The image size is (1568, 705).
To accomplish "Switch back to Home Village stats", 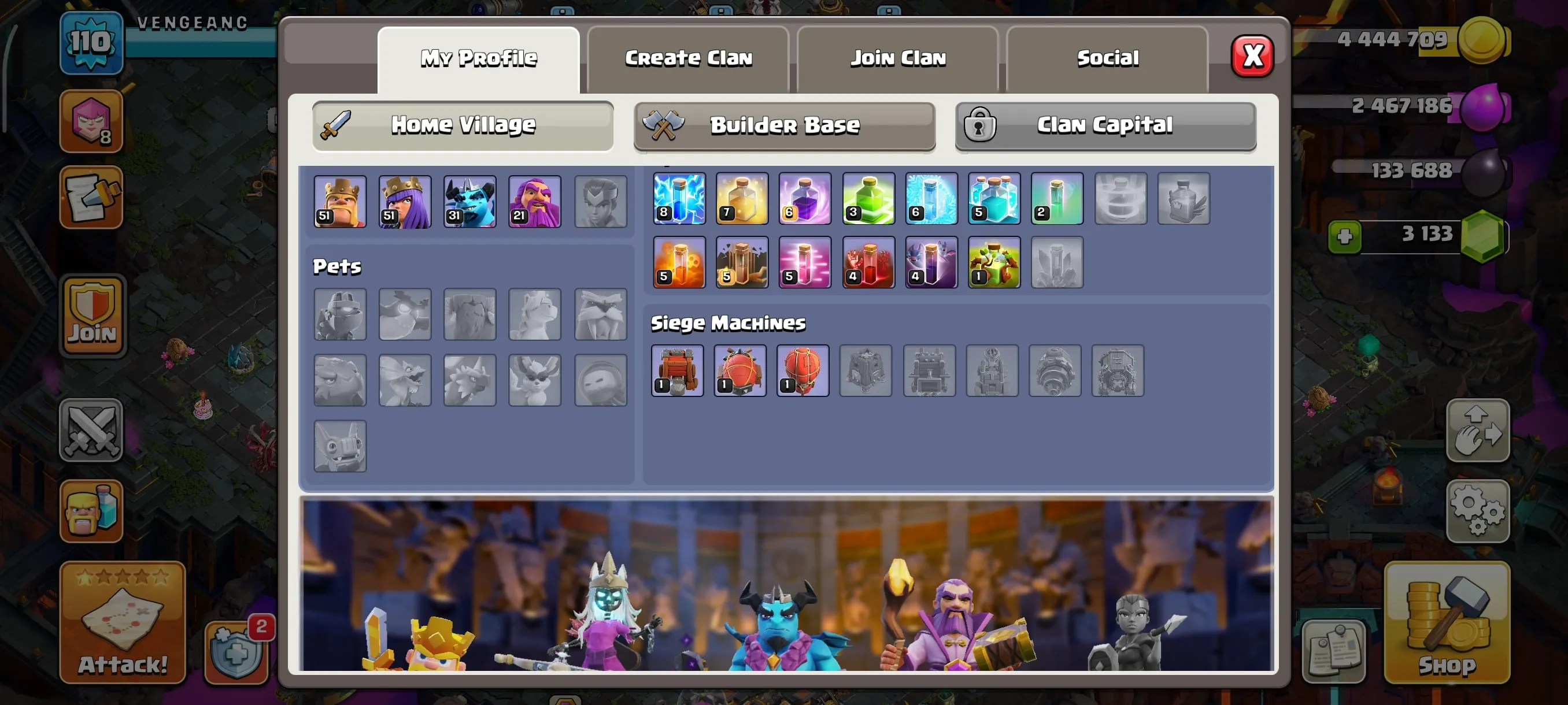I will coord(463,124).
